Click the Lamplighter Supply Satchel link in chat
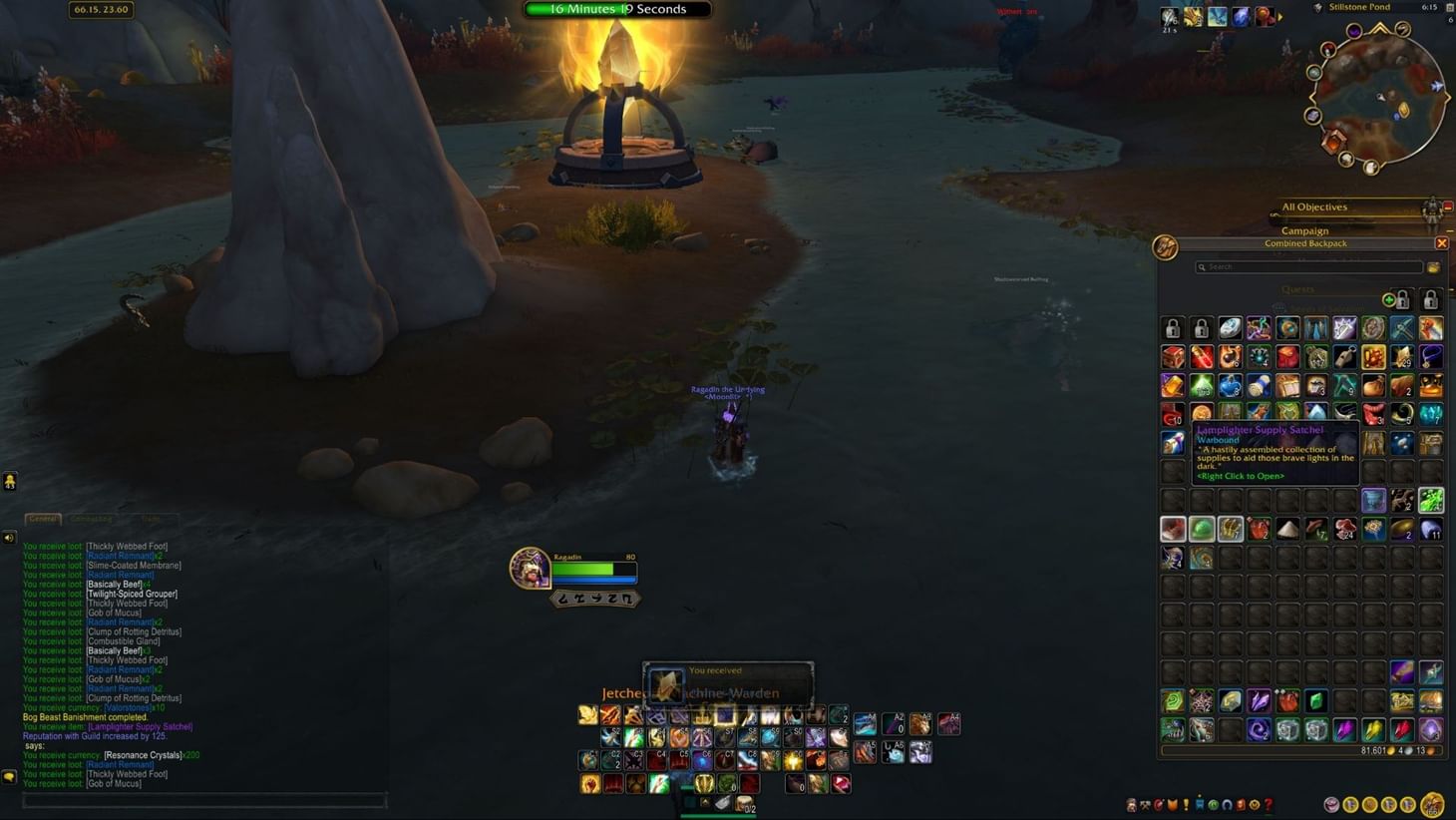The image size is (1456, 820). [x=140, y=726]
